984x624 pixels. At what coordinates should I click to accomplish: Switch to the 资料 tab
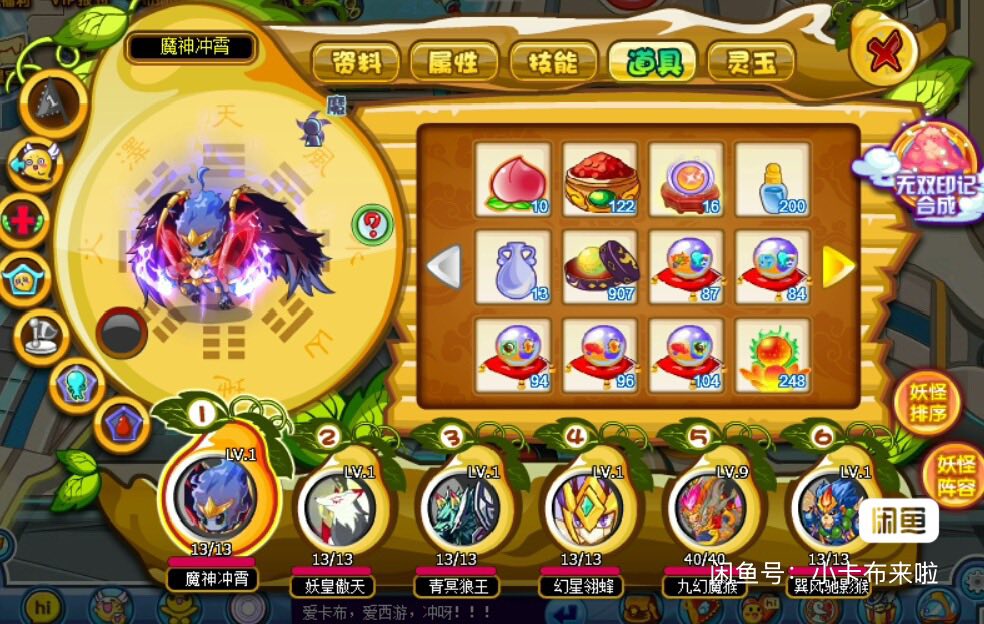[x=355, y=63]
